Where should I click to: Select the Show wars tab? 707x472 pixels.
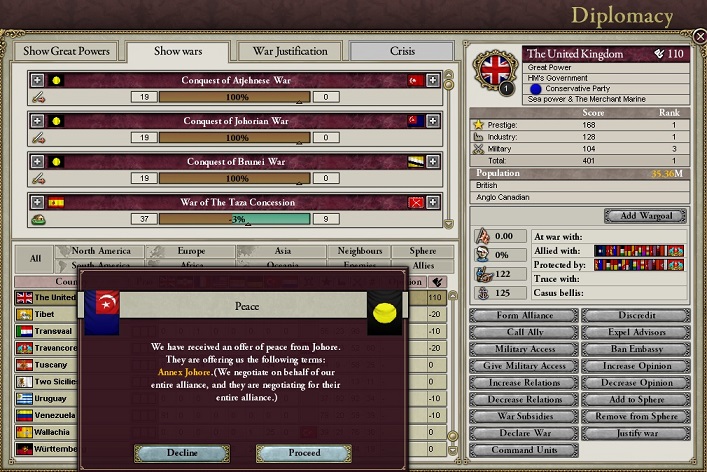click(x=181, y=51)
